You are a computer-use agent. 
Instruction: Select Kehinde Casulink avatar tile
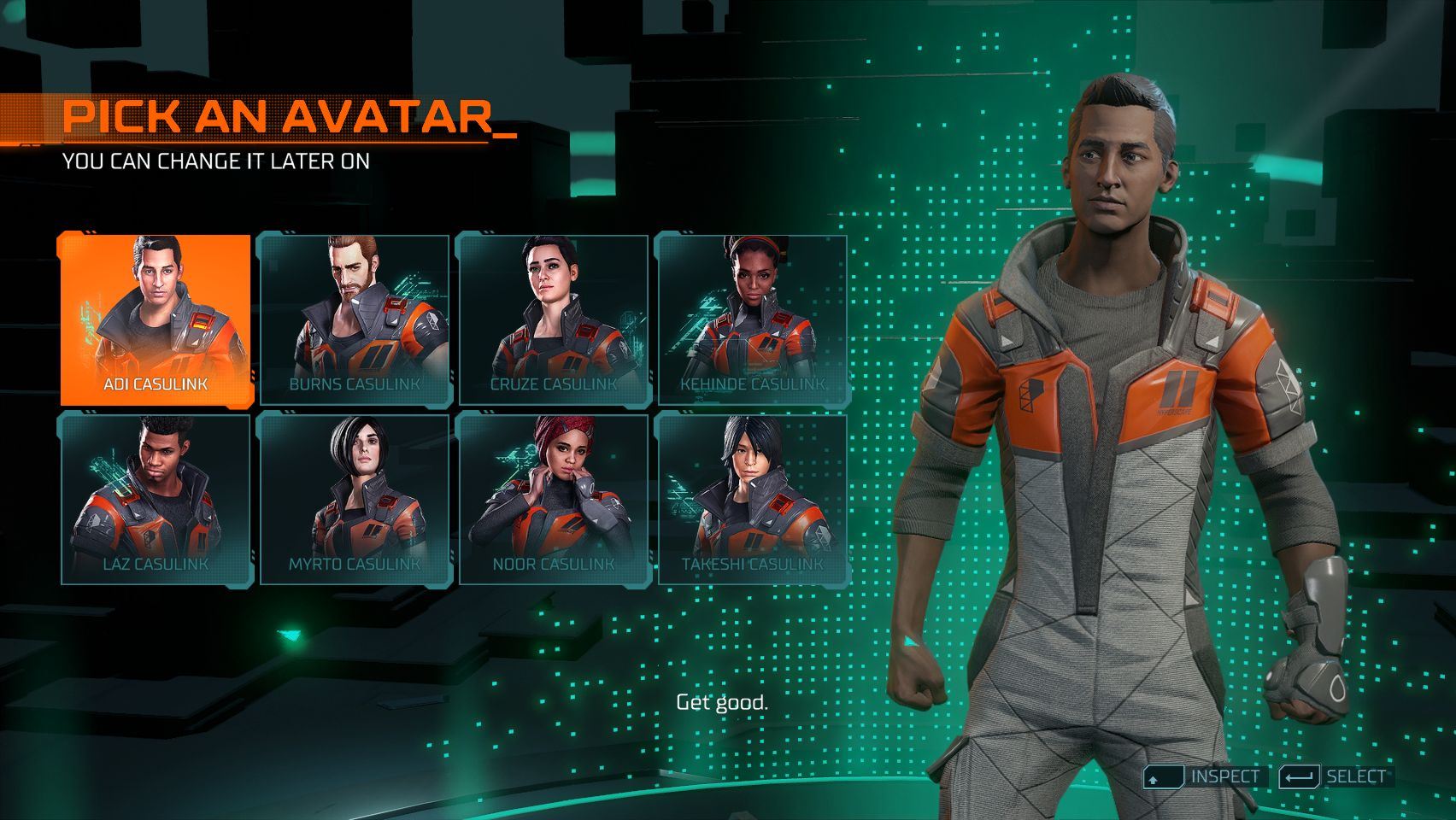point(753,319)
